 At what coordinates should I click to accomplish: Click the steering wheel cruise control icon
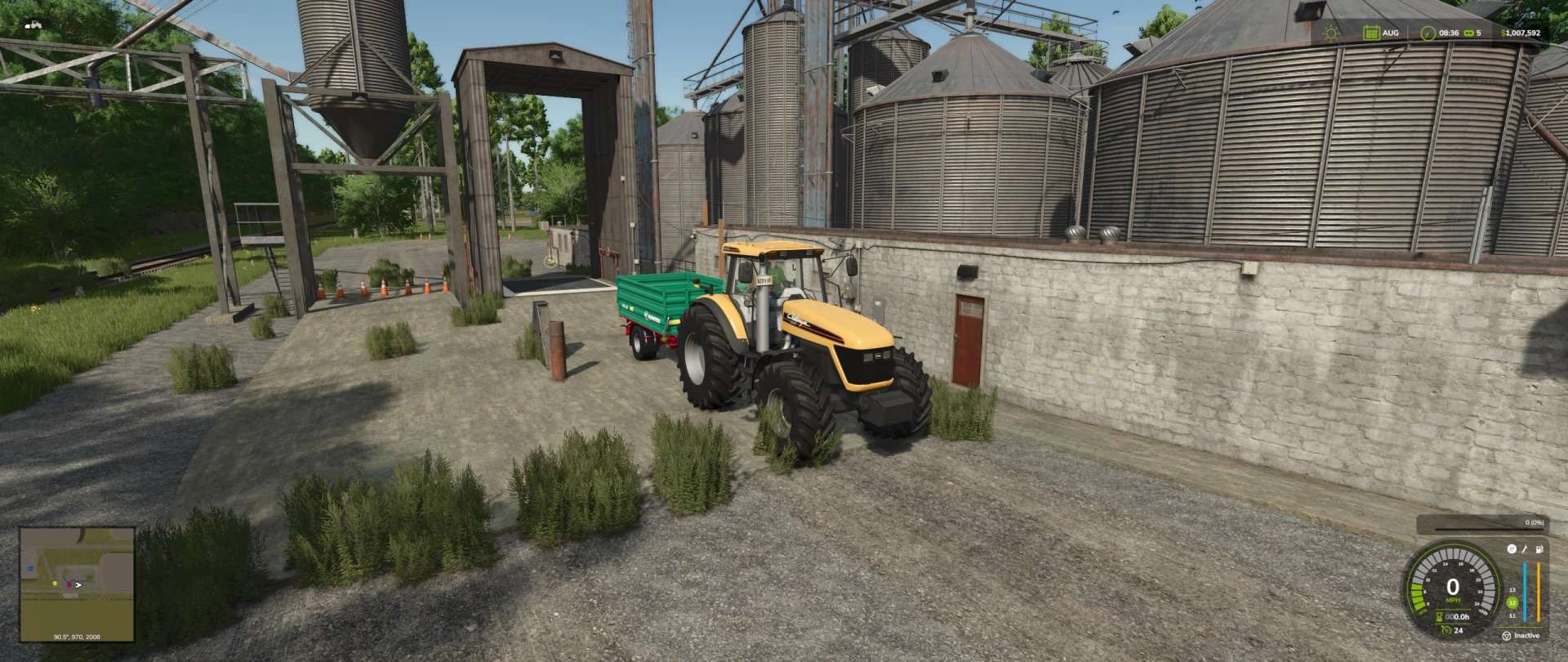1507,636
